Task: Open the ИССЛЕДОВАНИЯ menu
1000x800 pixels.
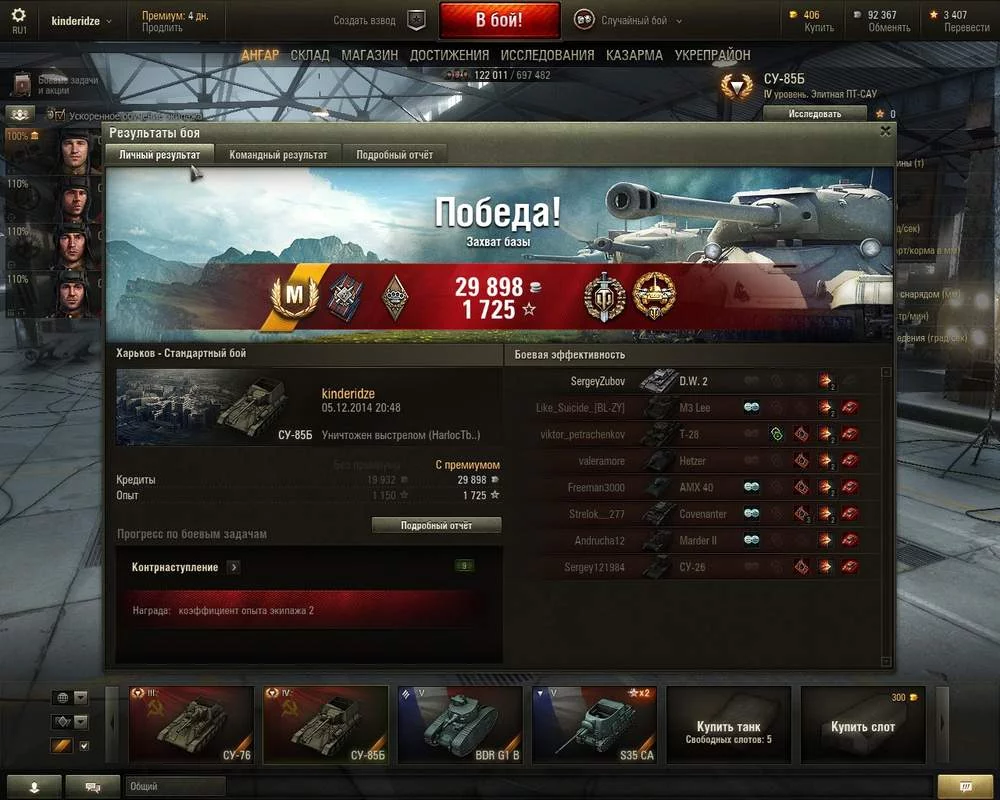Action: tap(547, 55)
